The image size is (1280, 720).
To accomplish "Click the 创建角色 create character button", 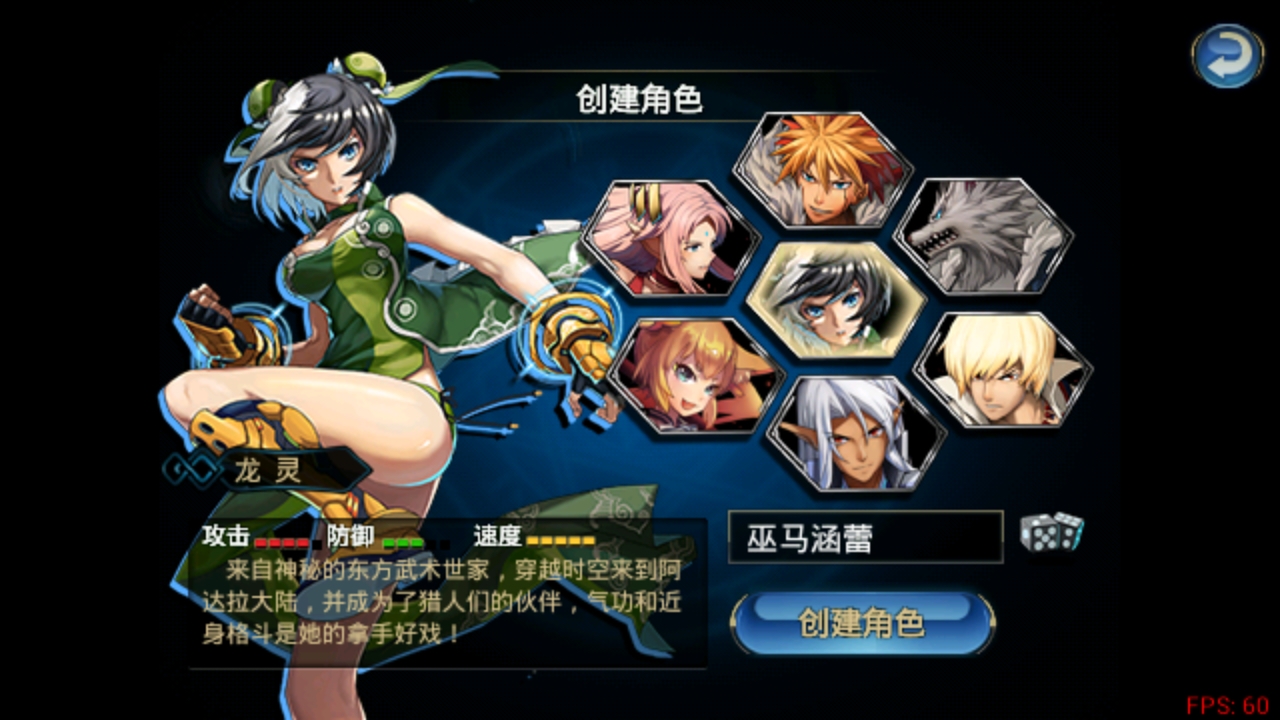I will 862,623.
